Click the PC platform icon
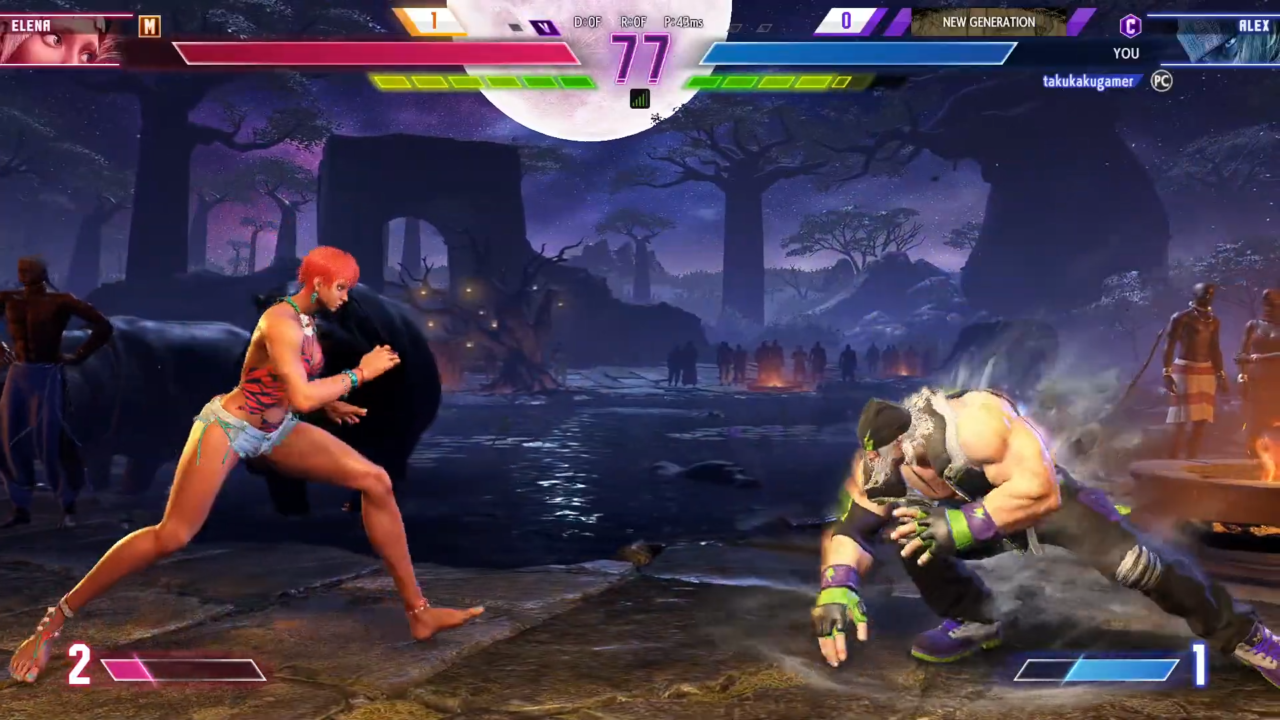Image resolution: width=1280 pixels, height=720 pixels. pyautogui.click(x=1161, y=81)
